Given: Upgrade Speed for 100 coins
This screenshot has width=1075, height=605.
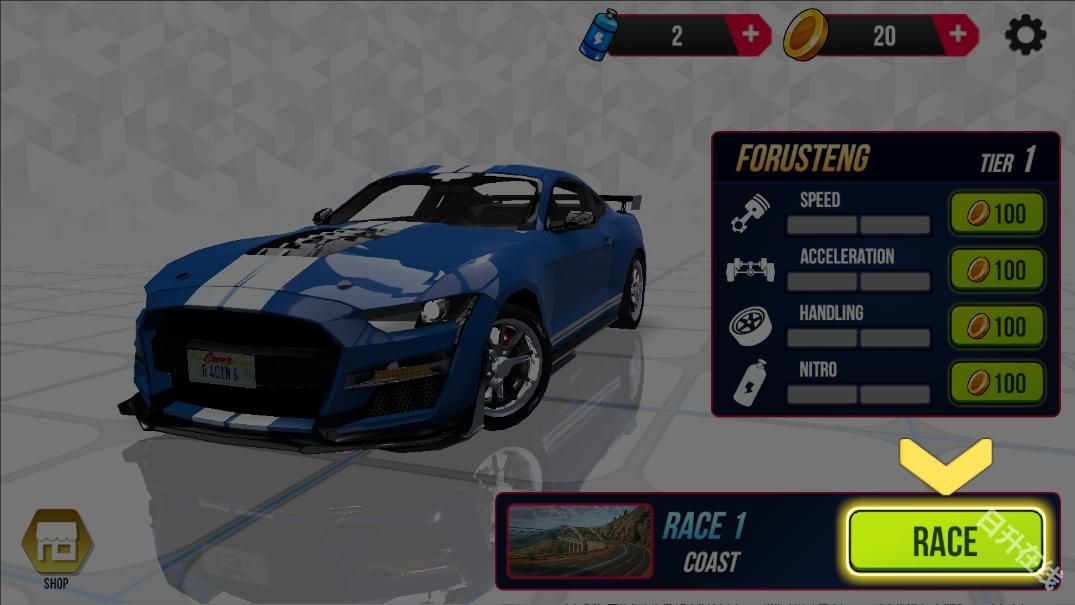Looking at the screenshot, I should 996,213.
